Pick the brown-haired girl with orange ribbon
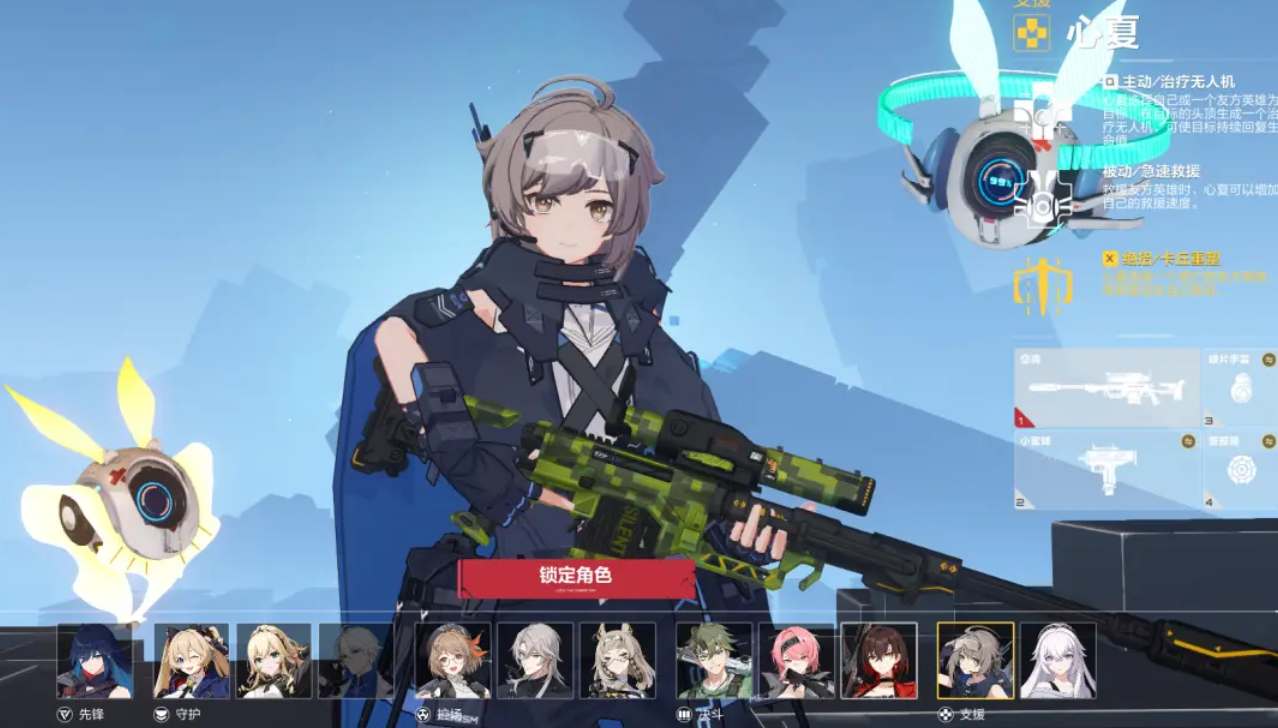 click(x=453, y=660)
